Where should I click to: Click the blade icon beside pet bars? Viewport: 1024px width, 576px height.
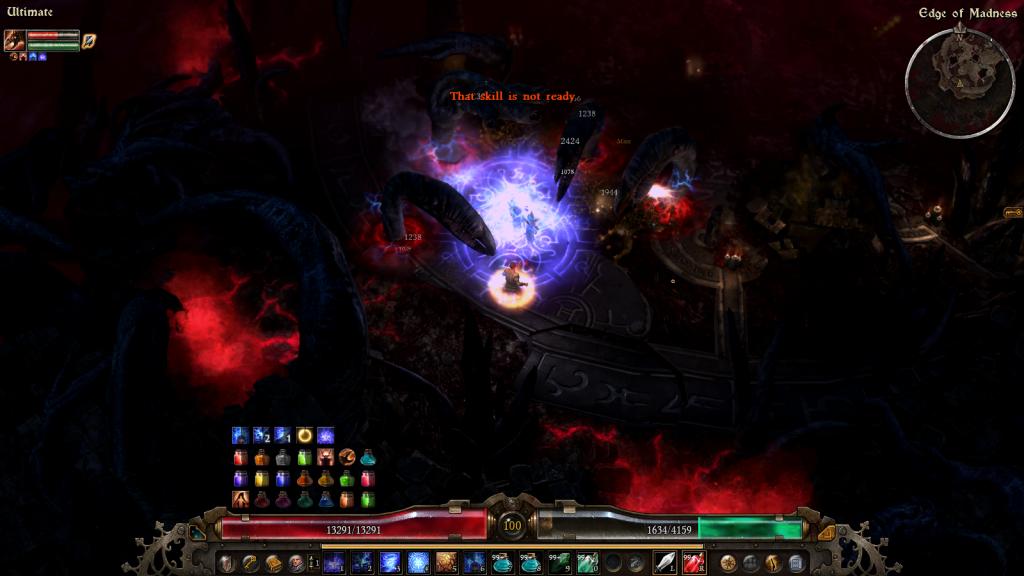tap(89, 40)
